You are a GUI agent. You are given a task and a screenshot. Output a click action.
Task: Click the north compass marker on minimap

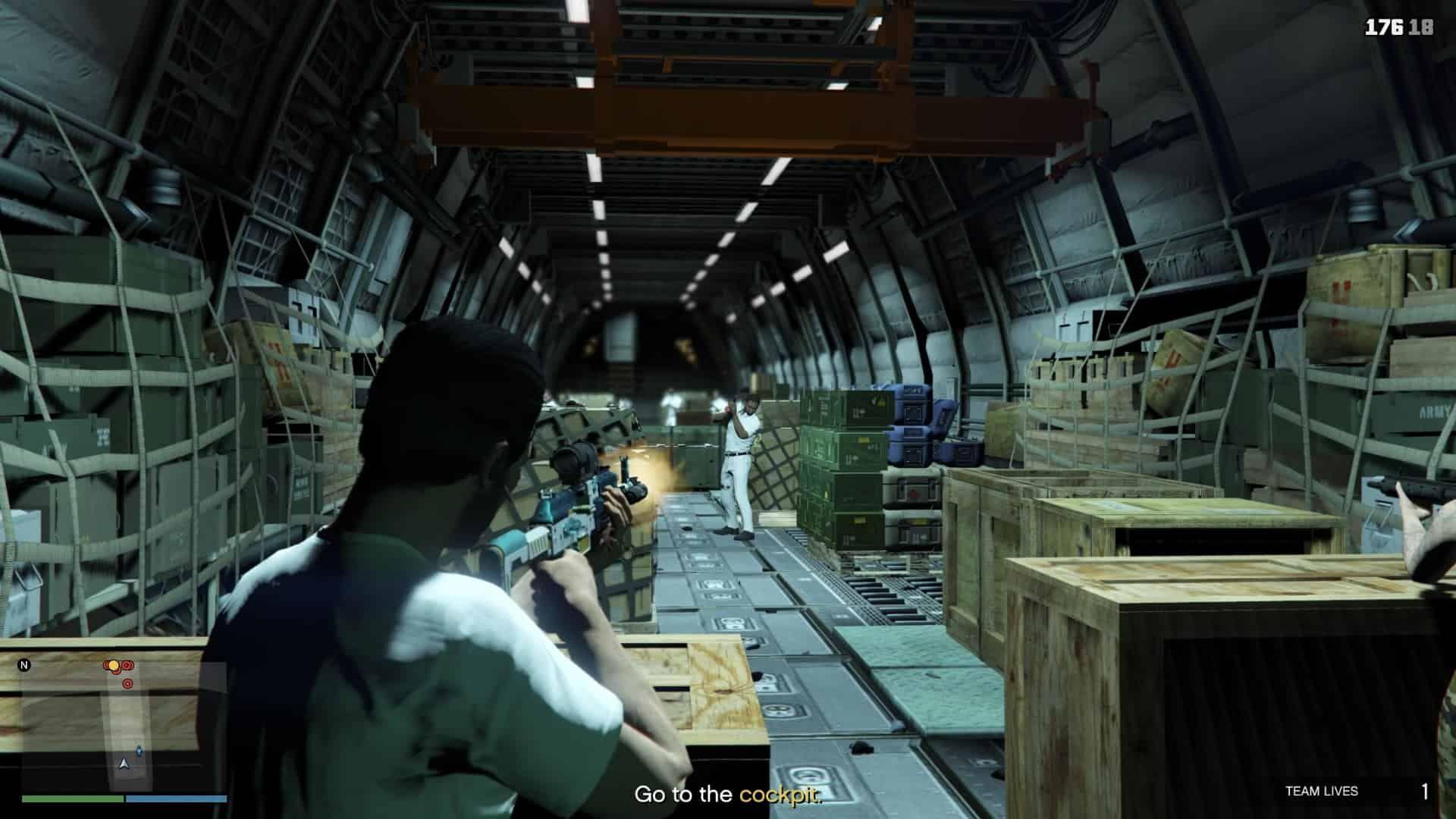tap(24, 666)
